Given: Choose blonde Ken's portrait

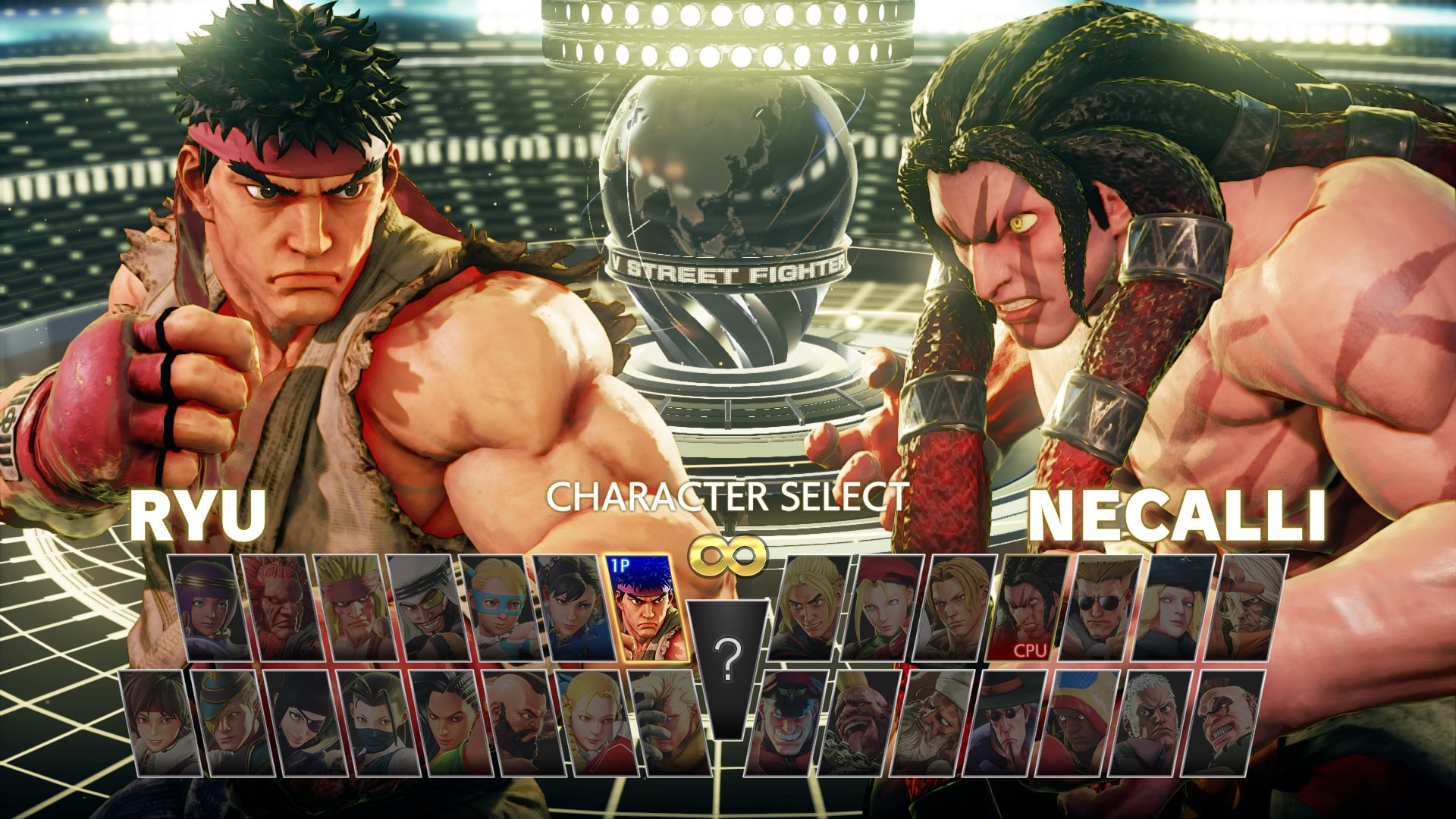Looking at the screenshot, I should point(807,607).
